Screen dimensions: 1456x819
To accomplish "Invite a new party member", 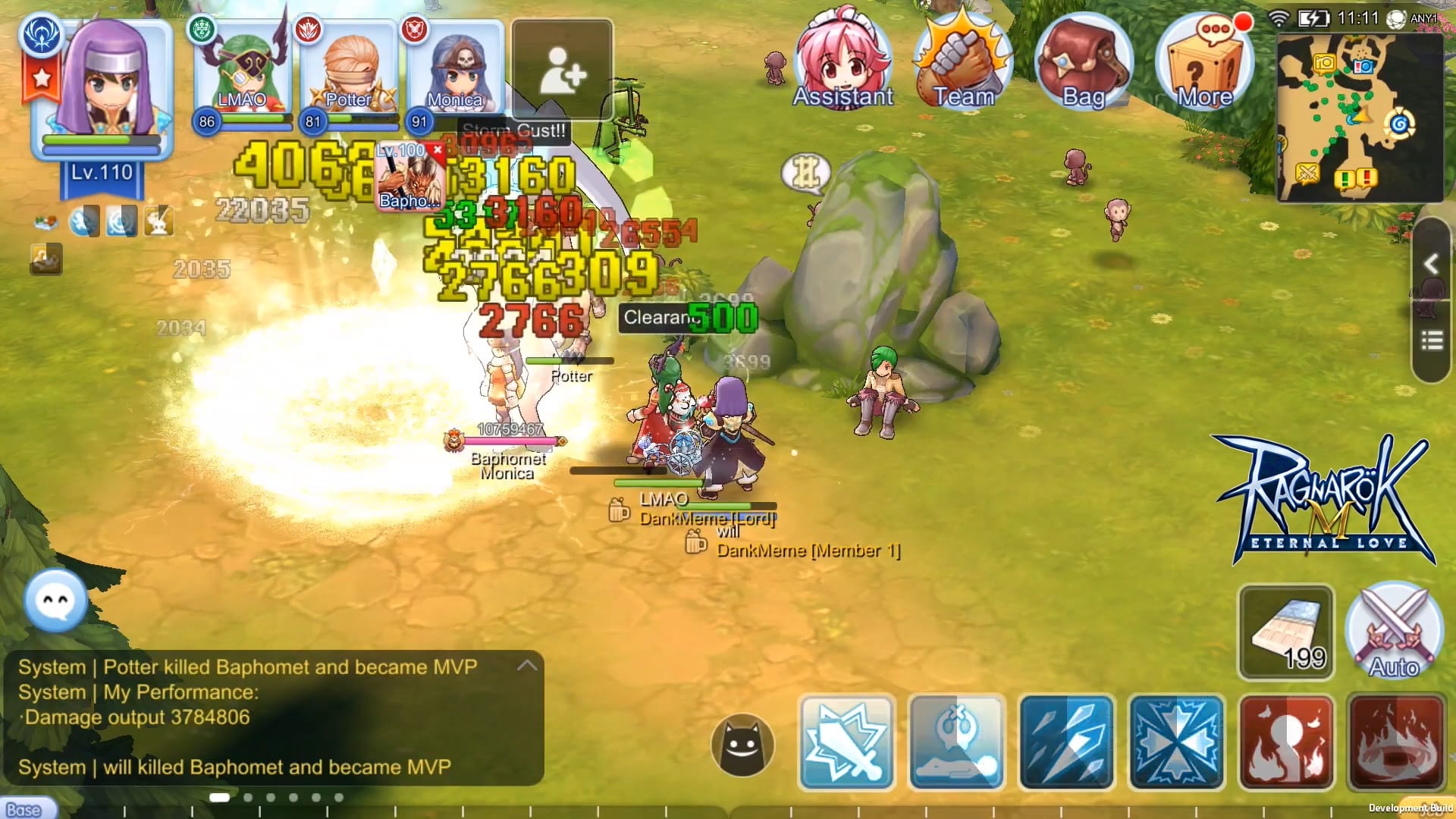I will coord(562,70).
